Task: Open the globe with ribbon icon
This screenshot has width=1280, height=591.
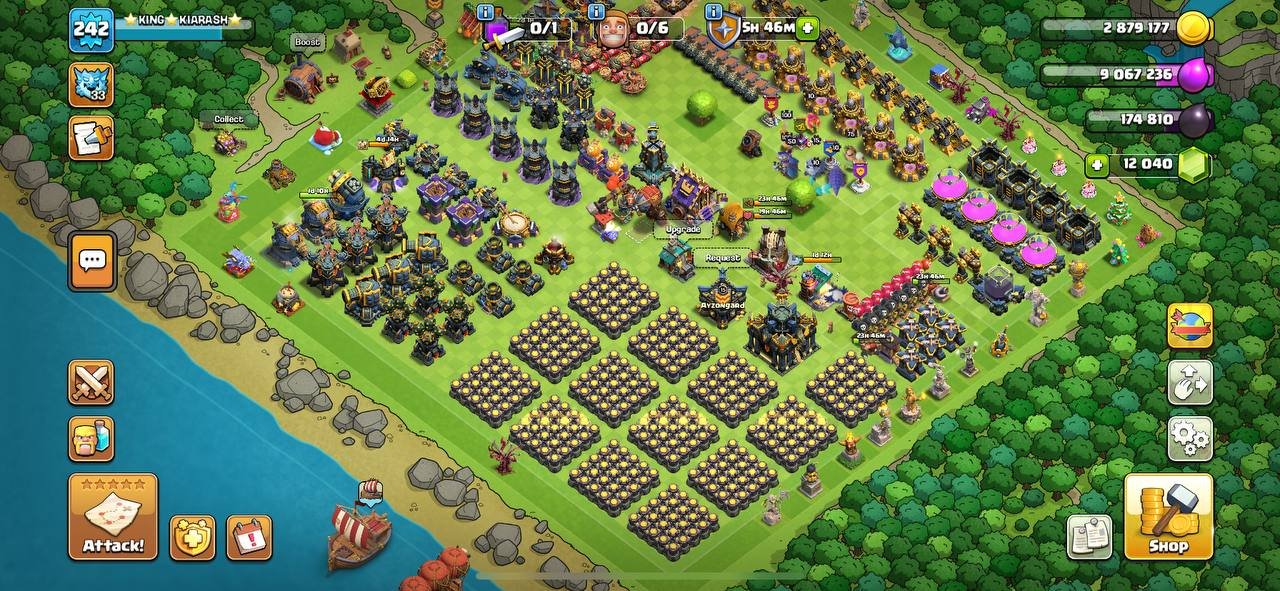Action: tap(1190, 326)
